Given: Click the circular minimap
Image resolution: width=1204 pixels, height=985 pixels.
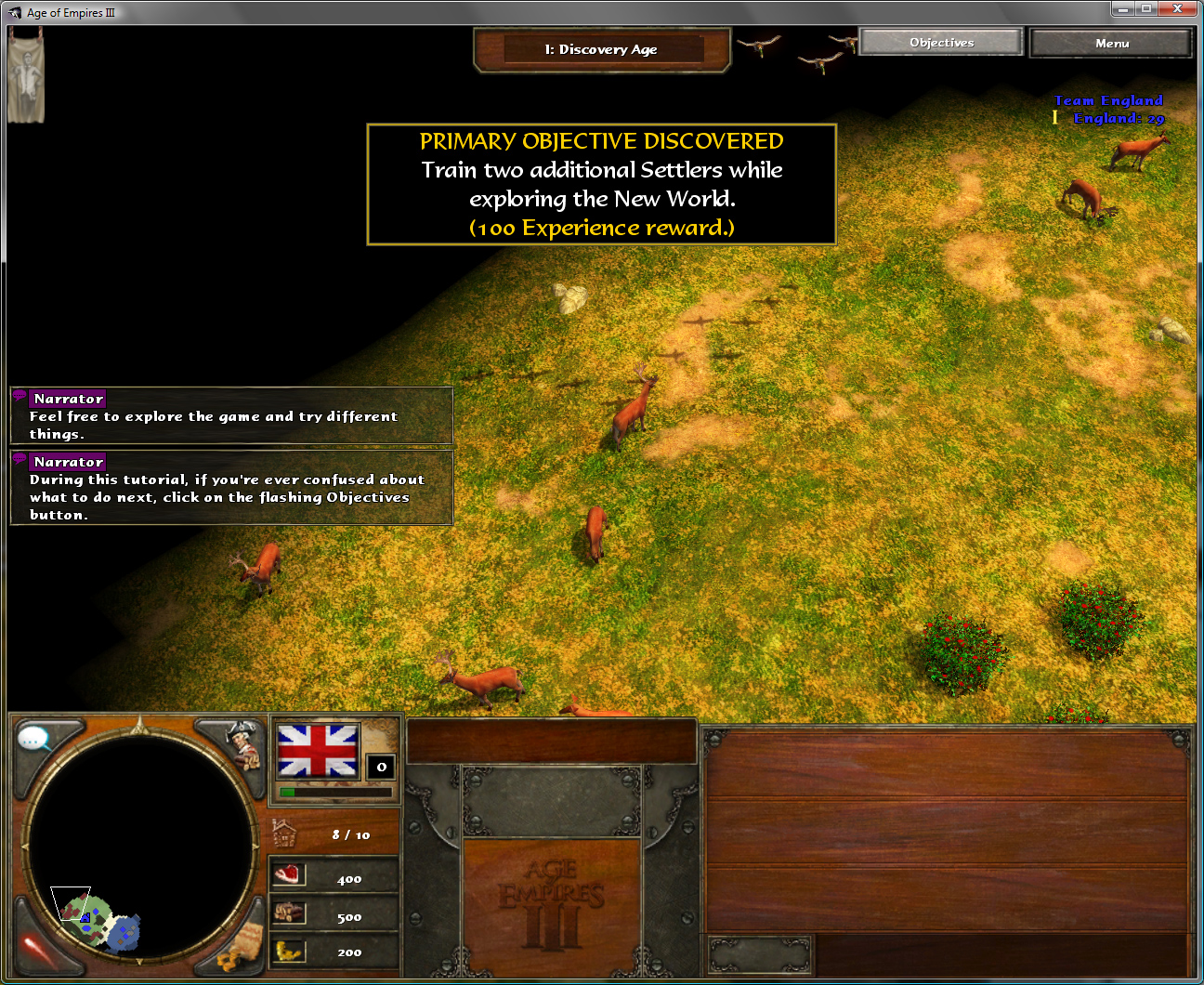Looking at the screenshot, I should tap(141, 847).
